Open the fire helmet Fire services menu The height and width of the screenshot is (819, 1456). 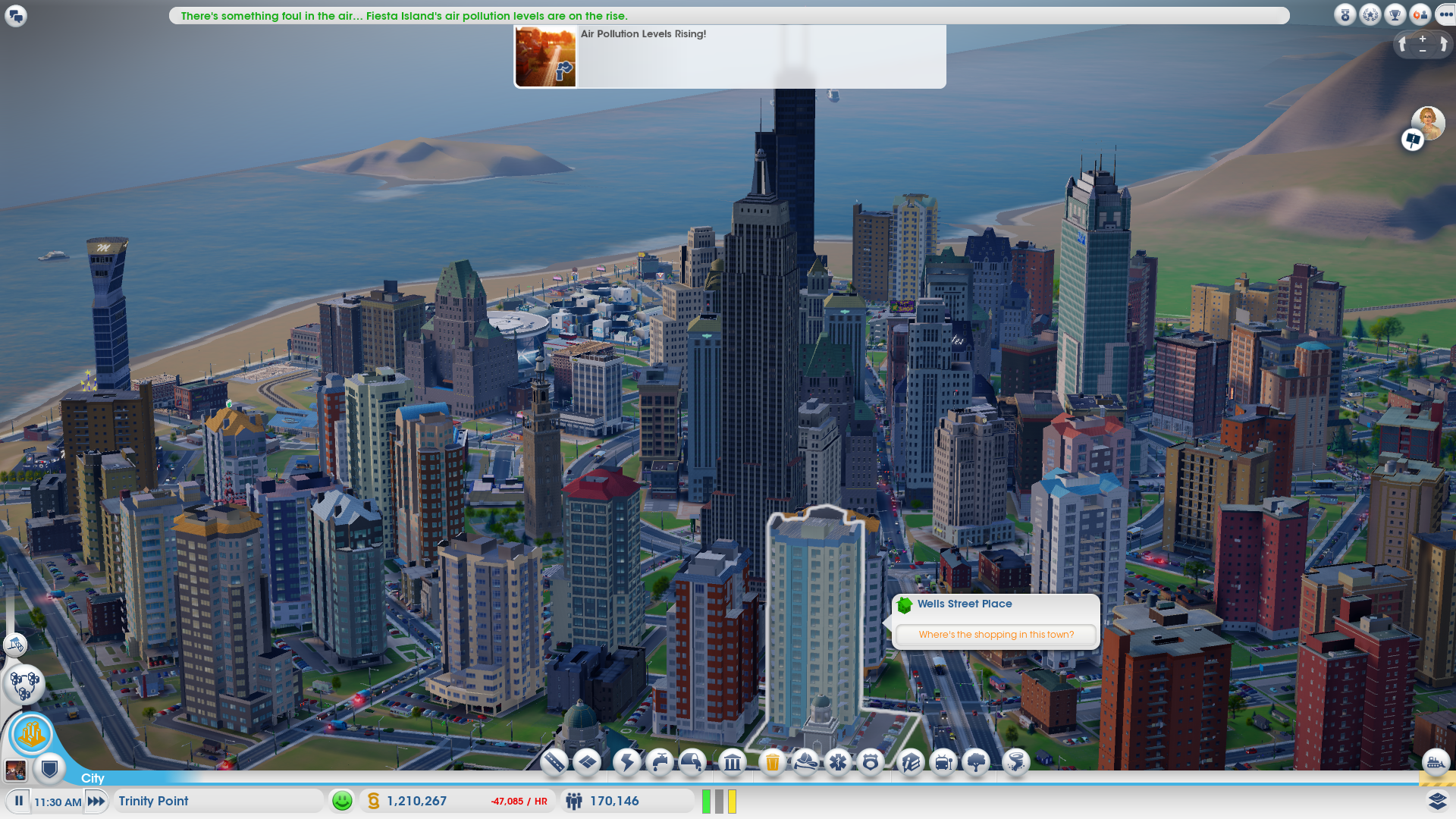(x=805, y=762)
